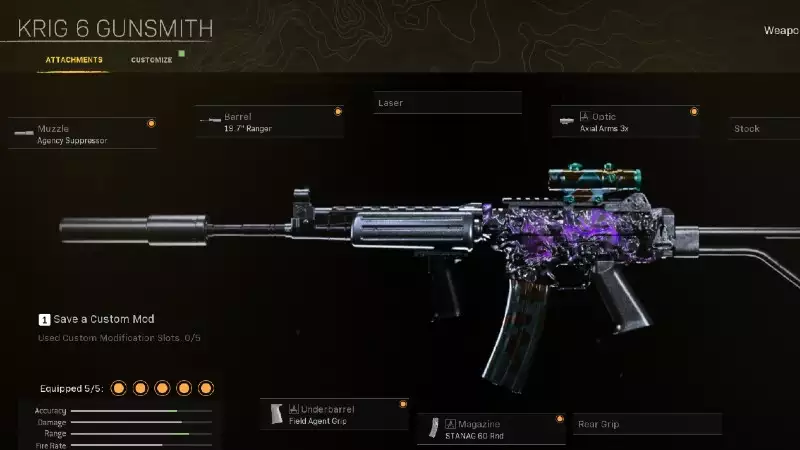Open the empty Rear Grip slot
Viewport: 800px width, 450px height.
(646, 424)
